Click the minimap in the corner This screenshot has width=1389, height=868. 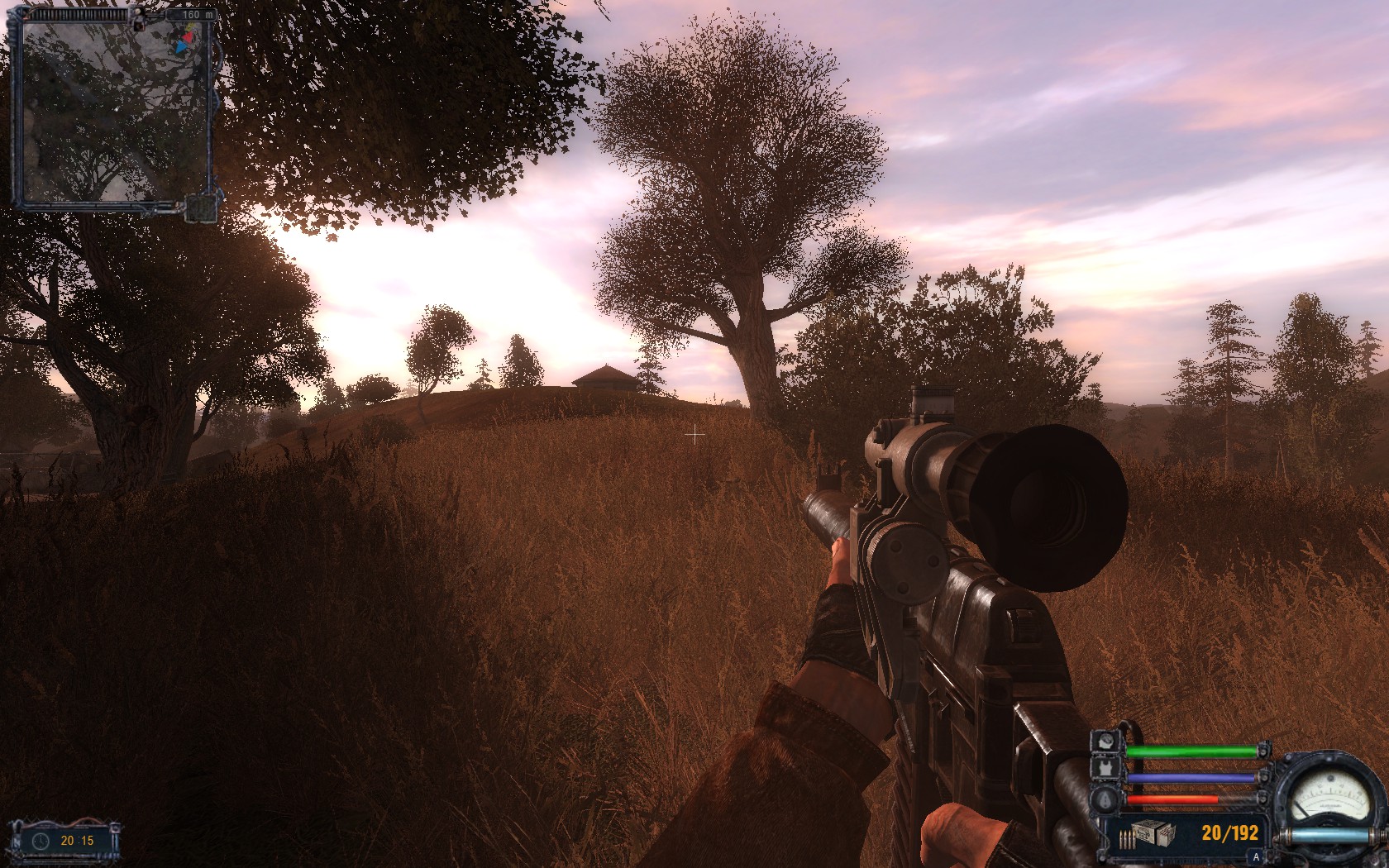click(x=112, y=112)
